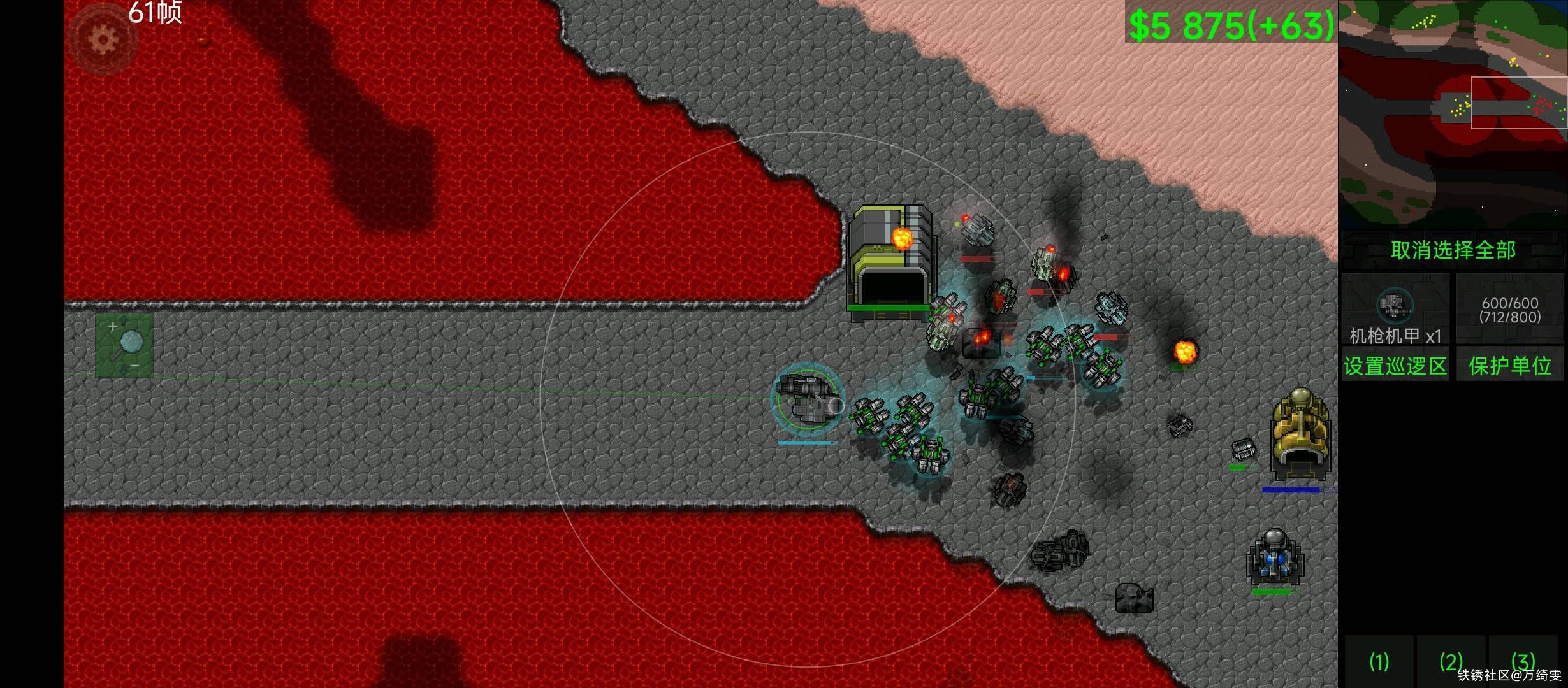The image size is (1568, 688).
Task: Open the gear settings menu
Action: (x=103, y=39)
